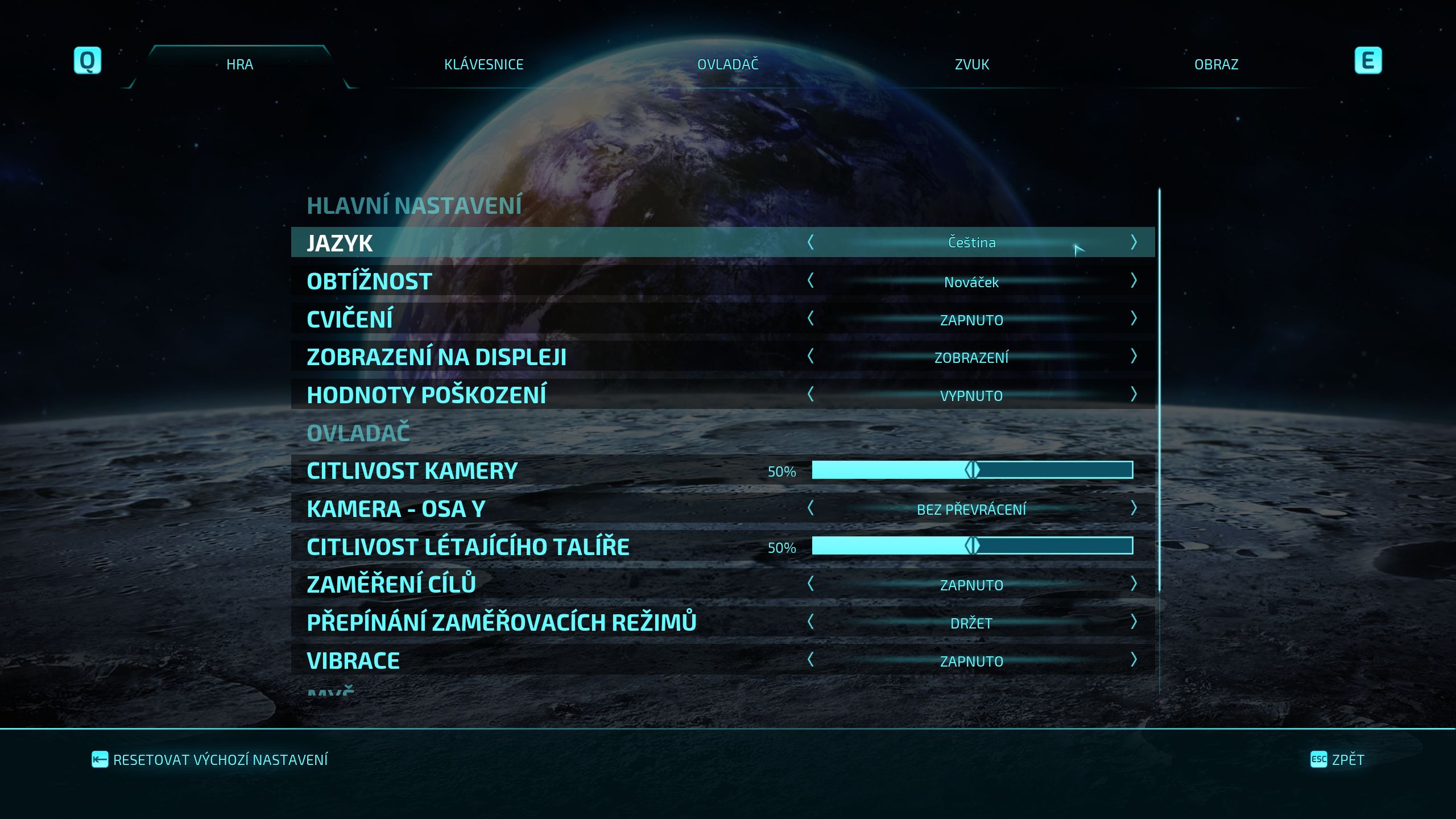Set the CITLIVOST LÉTAJÍCÍHO TALÍŘE slider

pos(972,546)
